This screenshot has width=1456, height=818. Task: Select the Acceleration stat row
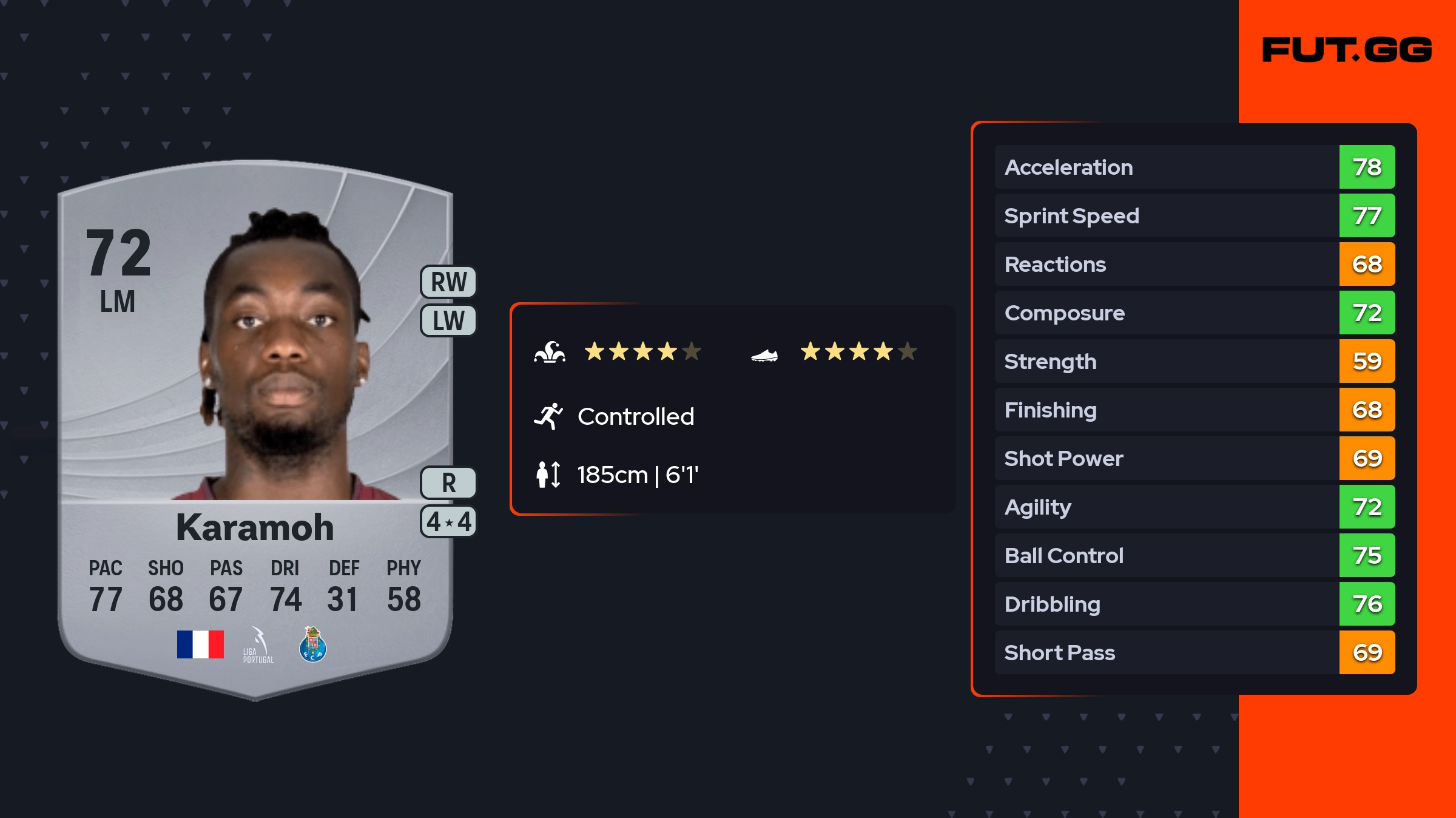pos(1194,167)
